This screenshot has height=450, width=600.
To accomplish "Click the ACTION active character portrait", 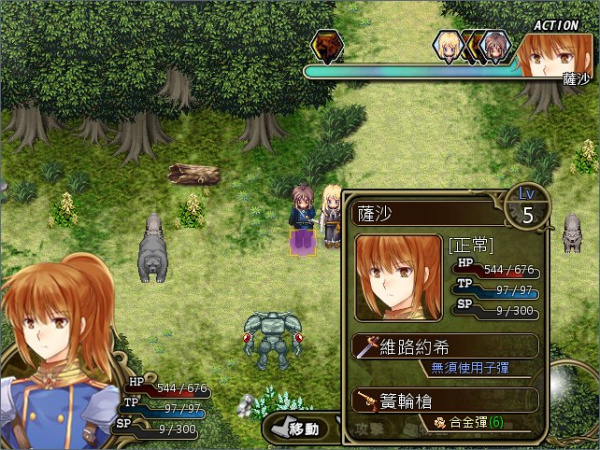I will [555, 56].
